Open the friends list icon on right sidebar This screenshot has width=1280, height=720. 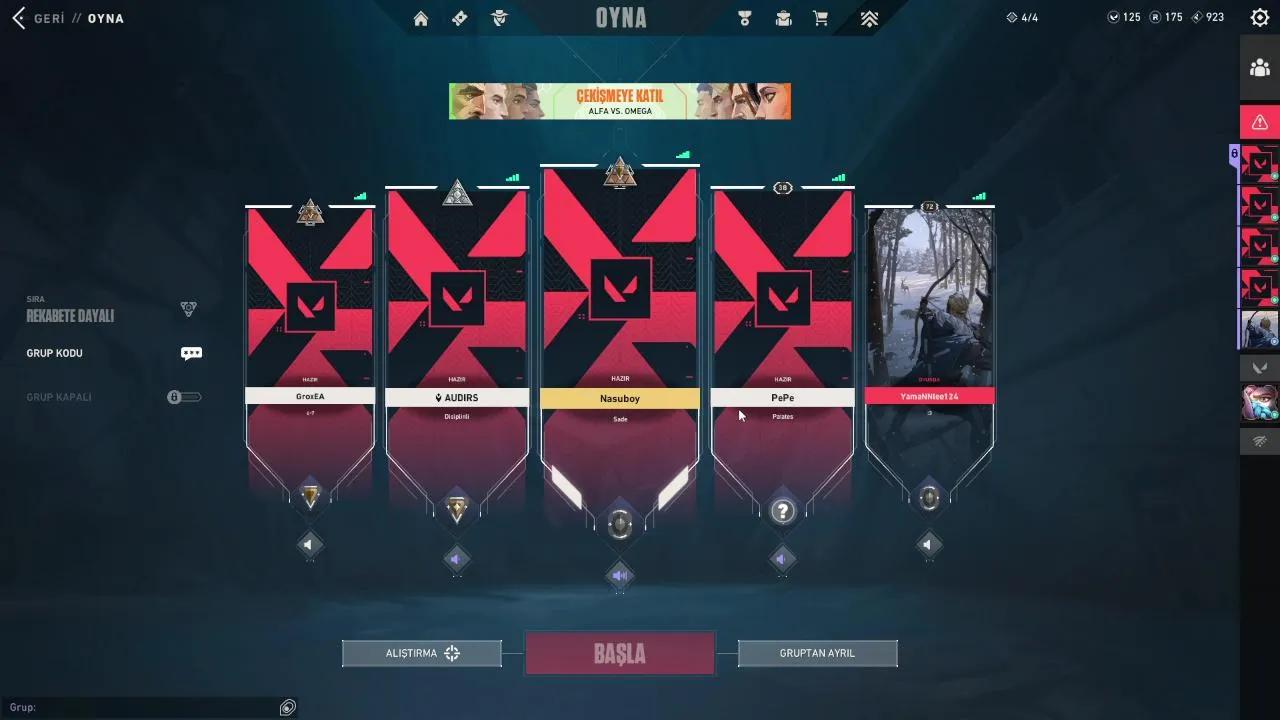click(1259, 67)
